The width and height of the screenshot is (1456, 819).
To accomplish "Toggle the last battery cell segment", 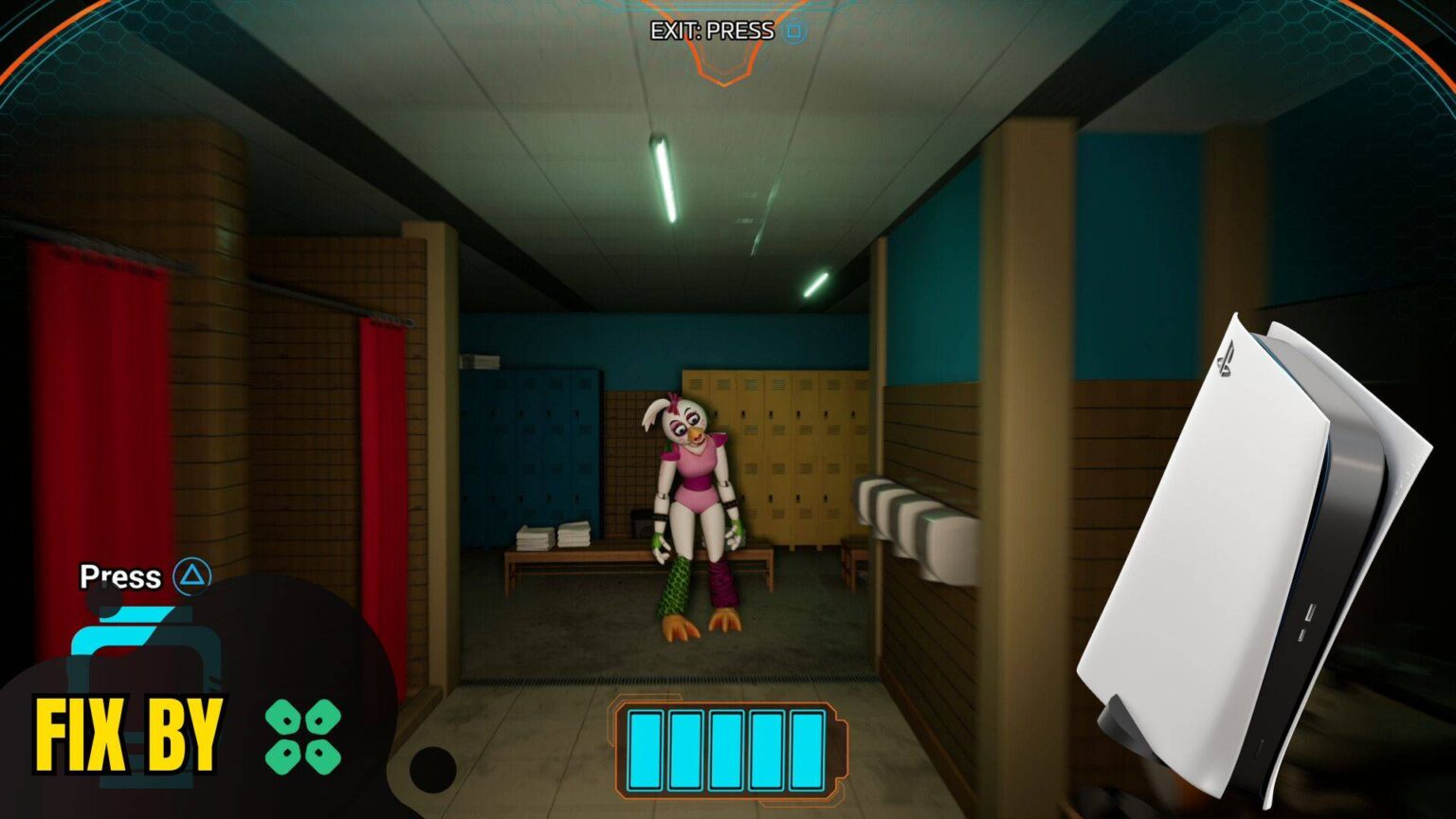I will [805, 748].
